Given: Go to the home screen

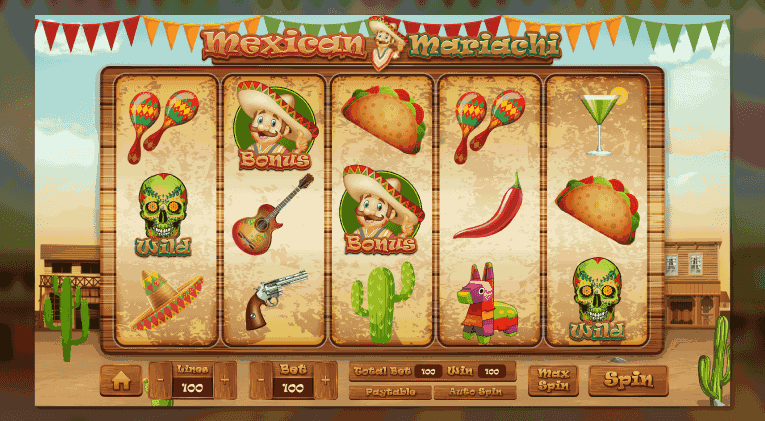Looking at the screenshot, I should [x=121, y=380].
